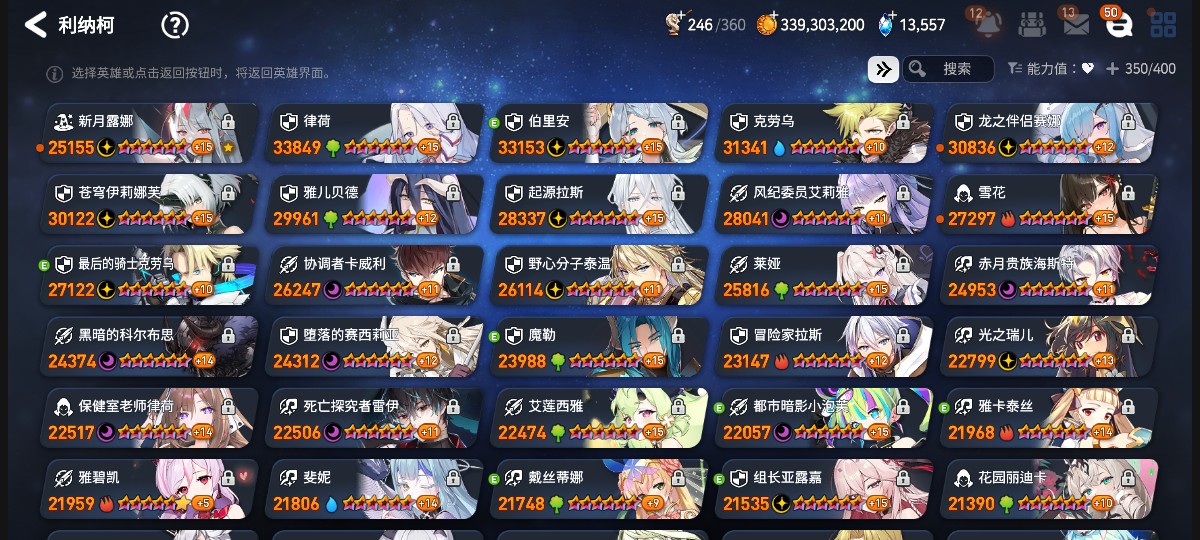Screen dimensions: 1200x540
Task: Select hero 冒险家拉斯
Action: click(825, 347)
